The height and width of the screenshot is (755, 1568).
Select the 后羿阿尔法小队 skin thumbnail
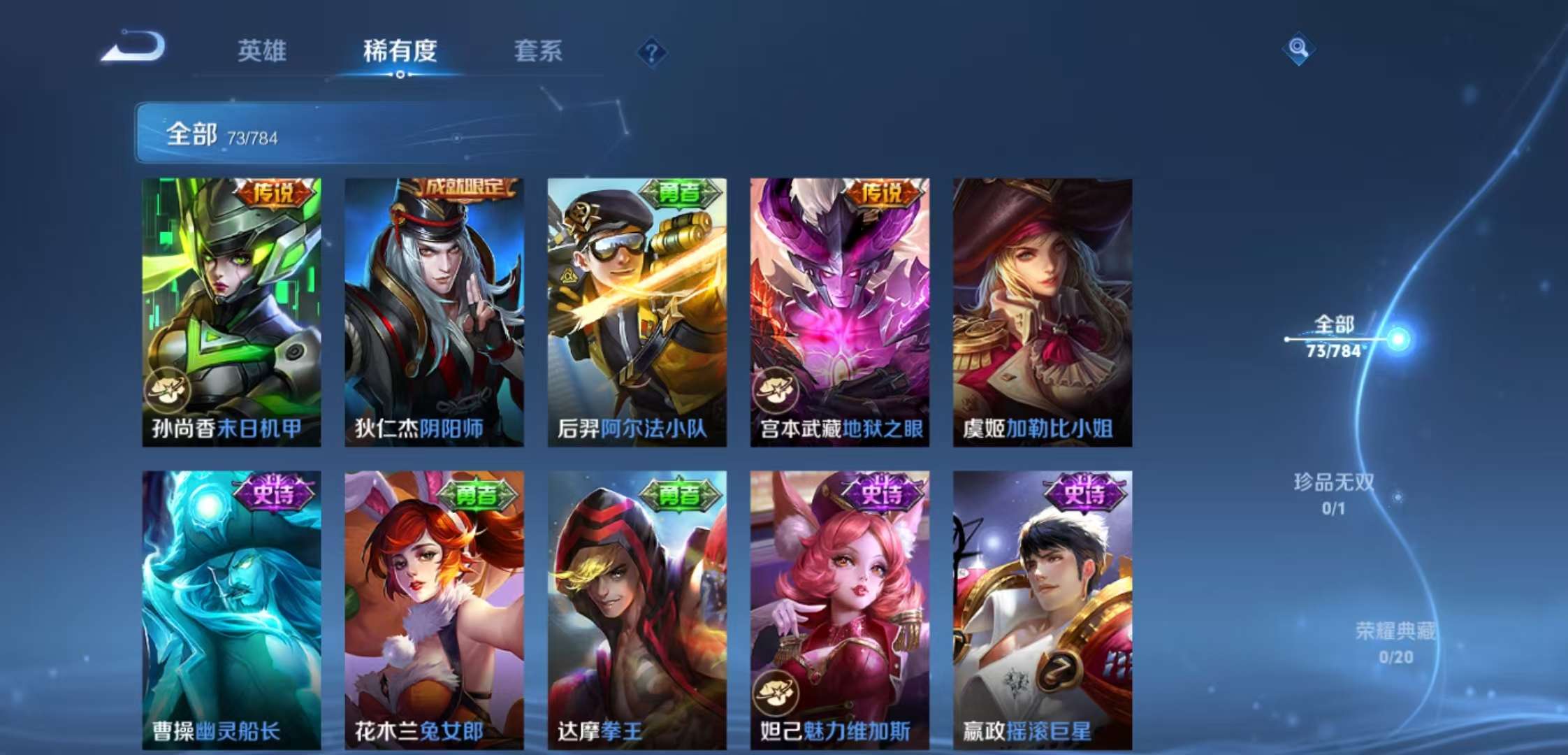[x=637, y=301]
